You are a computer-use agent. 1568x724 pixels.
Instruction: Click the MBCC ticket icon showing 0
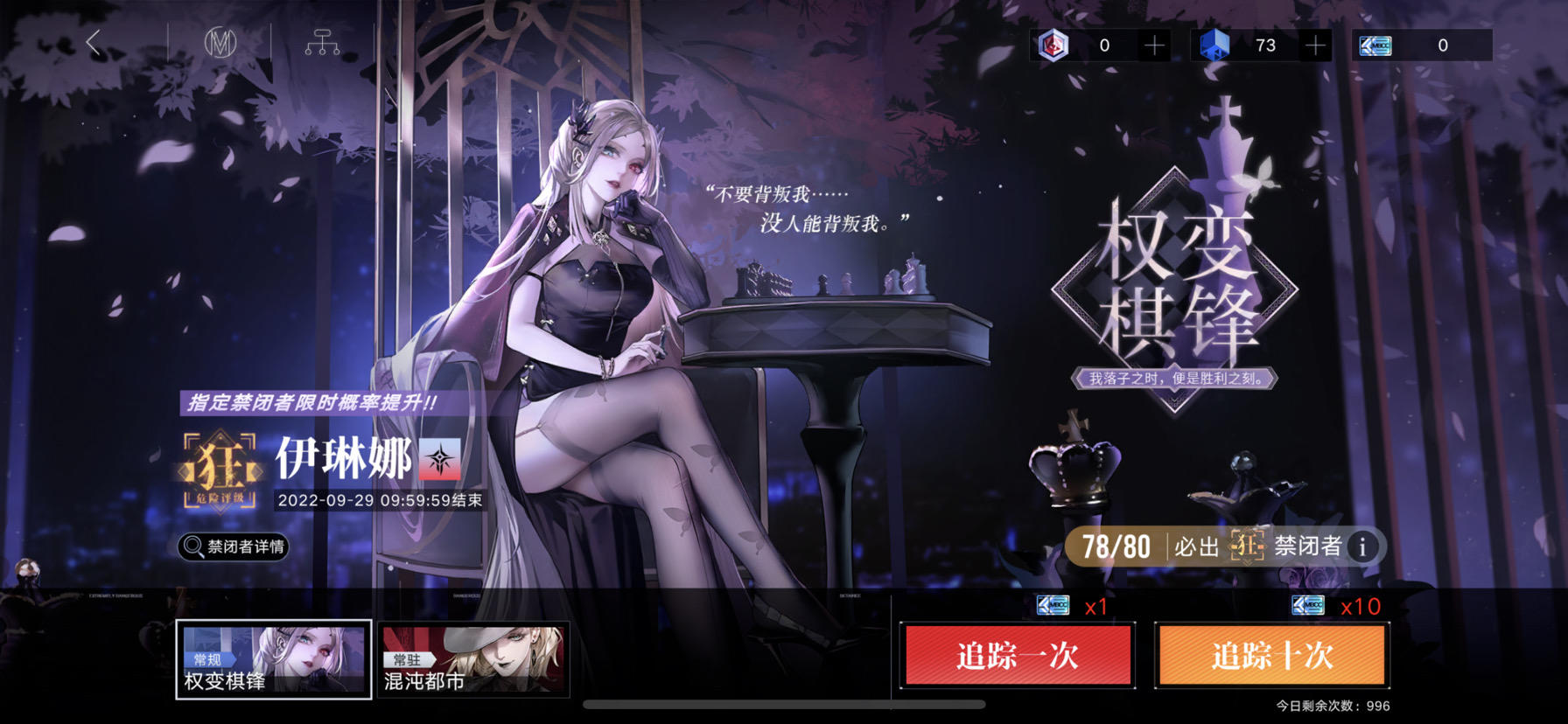[x=1375, y=45]
